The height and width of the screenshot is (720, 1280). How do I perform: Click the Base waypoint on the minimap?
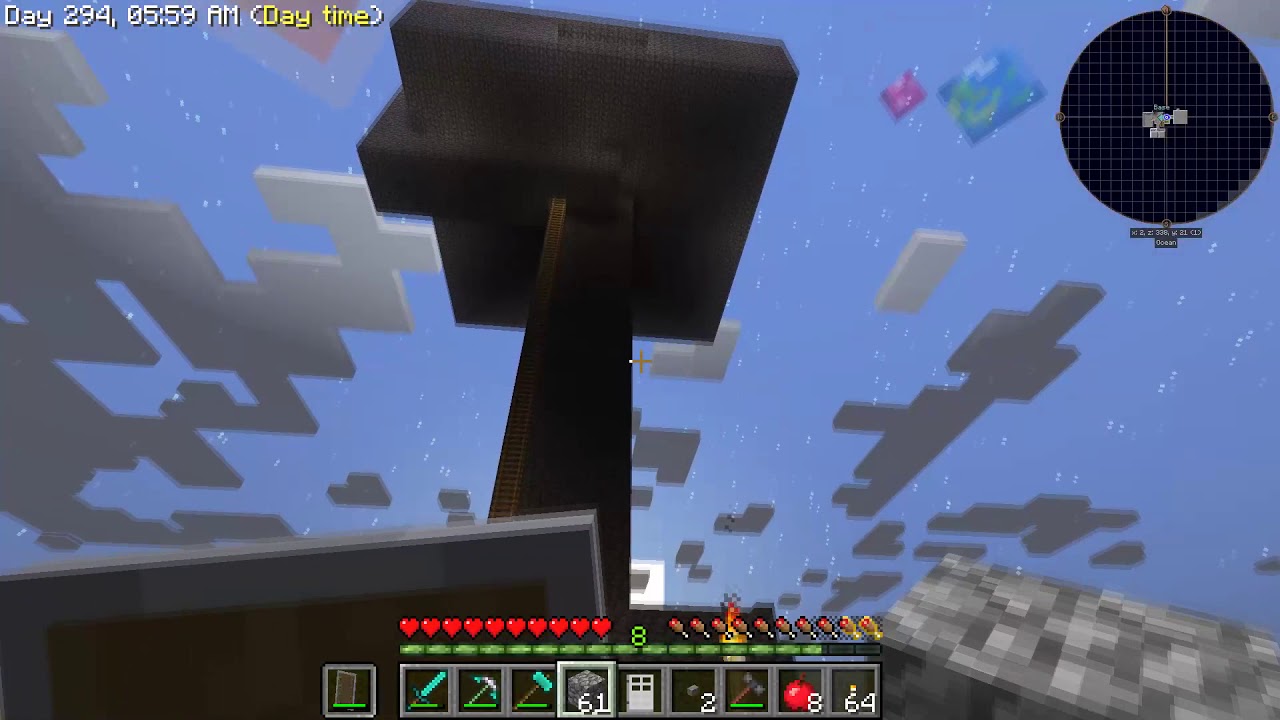coord(1161,107)
